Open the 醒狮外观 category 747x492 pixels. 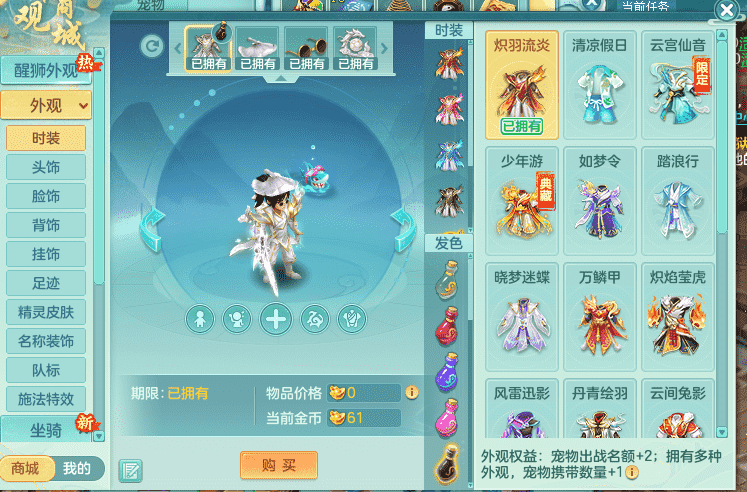click(x=46, y=71)
